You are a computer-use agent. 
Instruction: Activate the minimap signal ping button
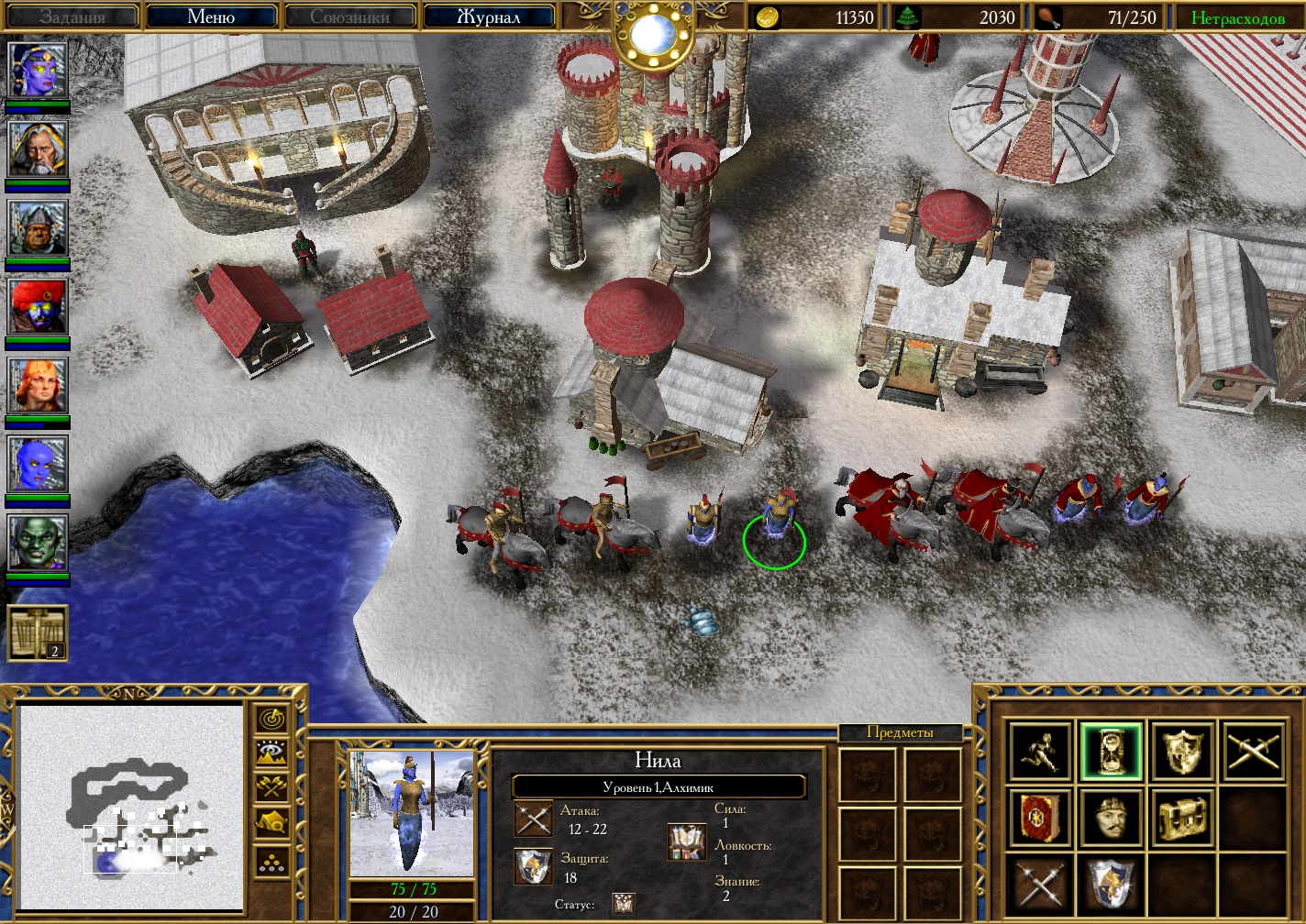coord(272,720)
